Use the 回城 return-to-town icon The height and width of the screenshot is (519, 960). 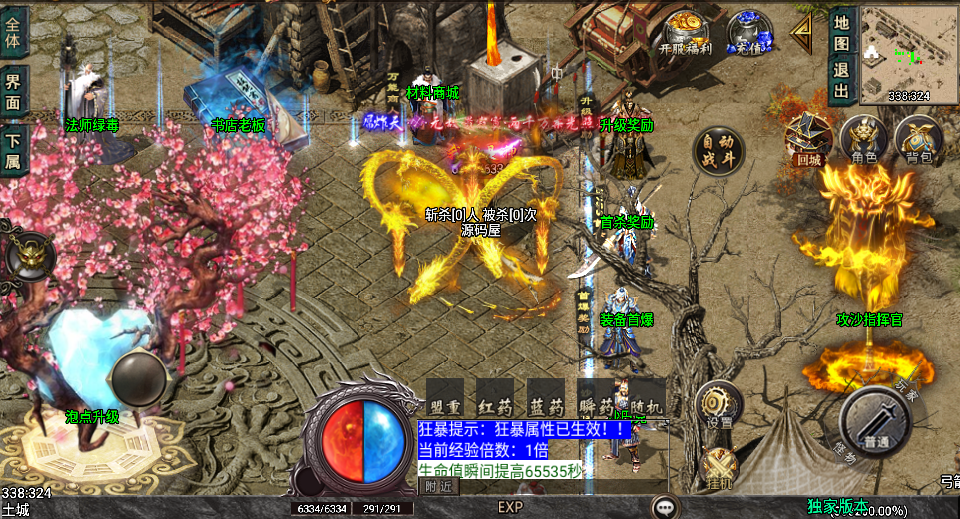click(808, 138)
